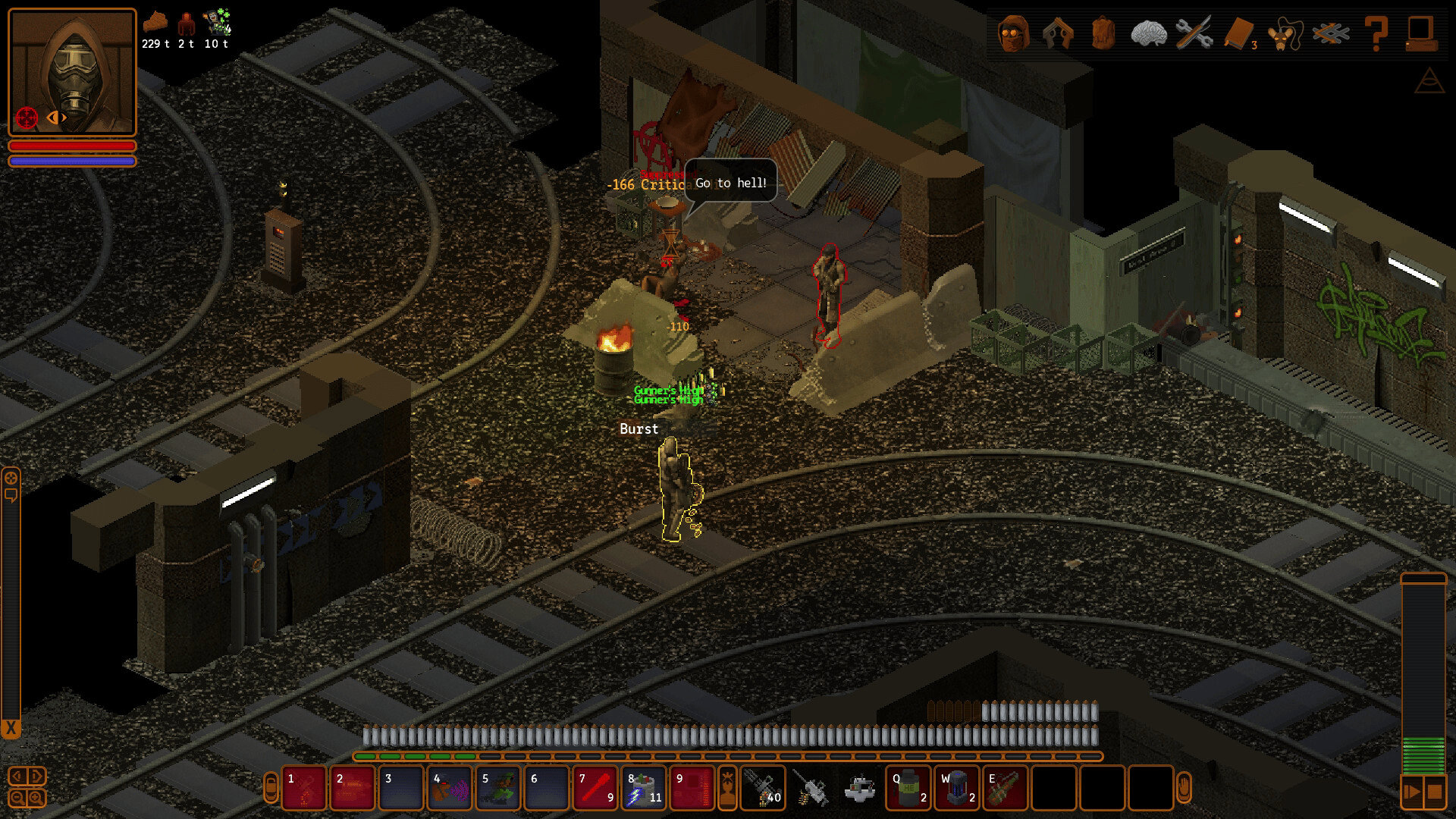Viewport: 1456px width, 819px height.
Task: Open the crafting wrench and knife icon
Action: click(1194, 33)
